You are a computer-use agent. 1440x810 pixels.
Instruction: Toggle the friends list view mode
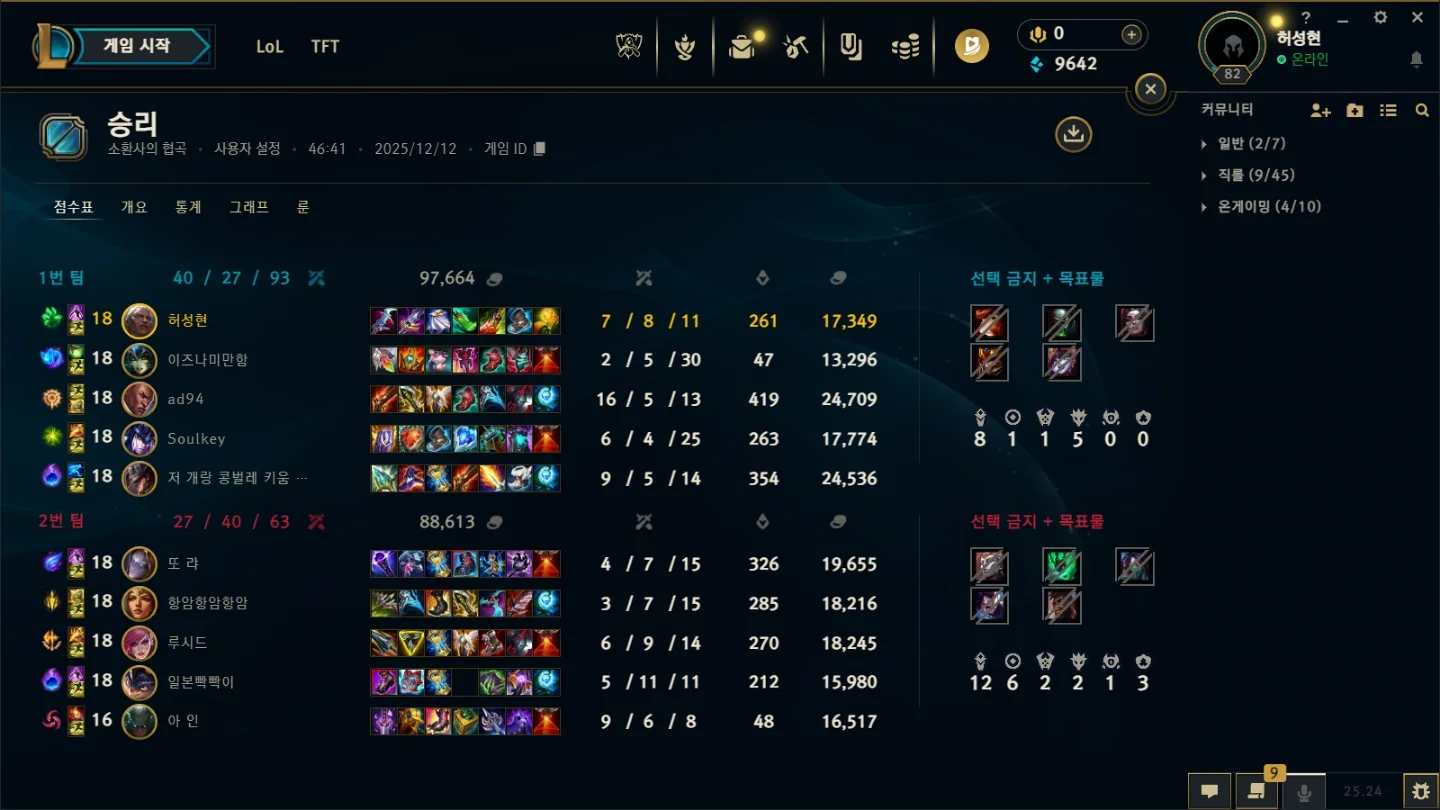click(1388, 110)
